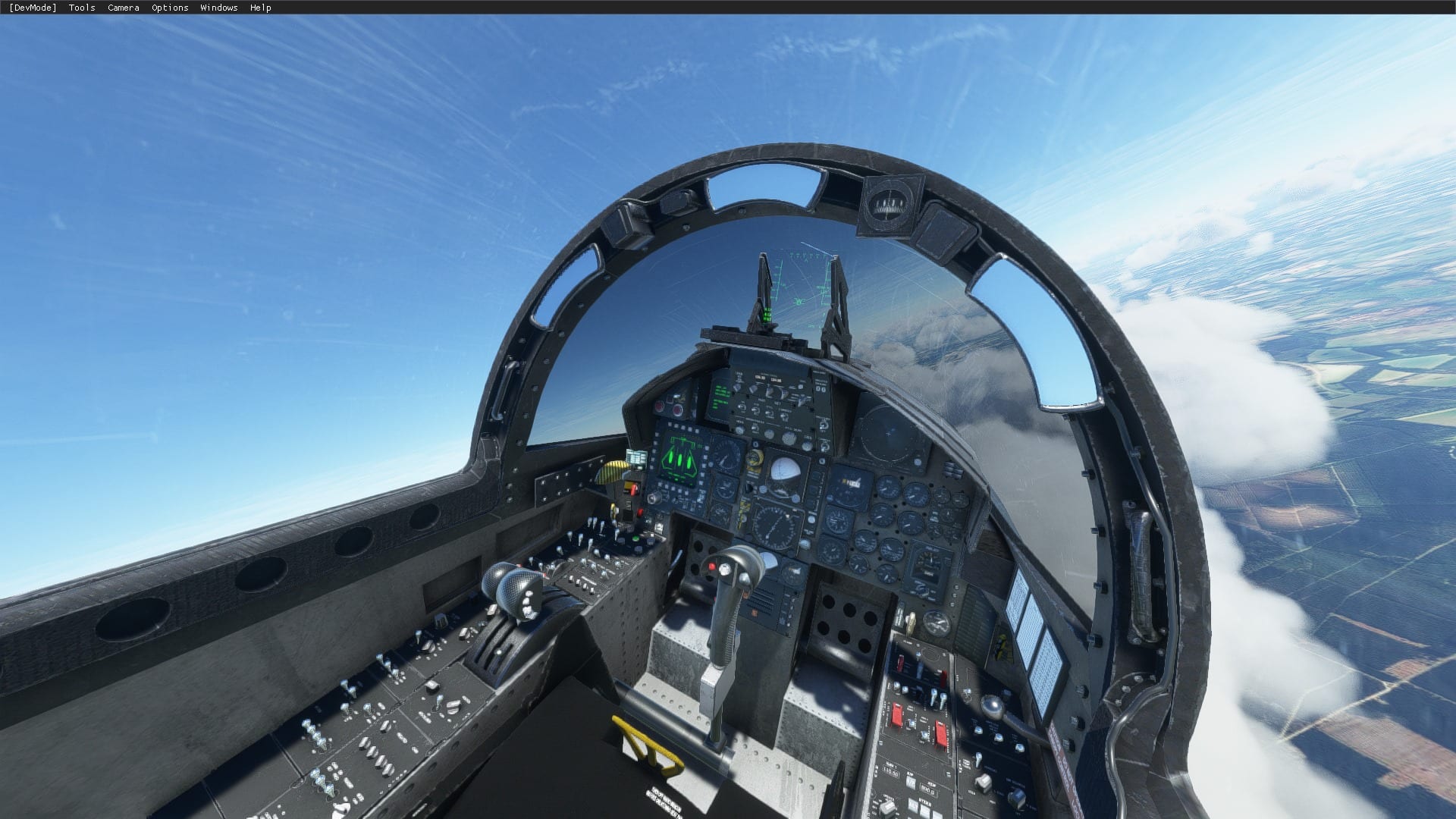Image resolution: width=1456 pixels, height=819 pixels.
Task: Open the Options menu
Action: tap(168, 8)
